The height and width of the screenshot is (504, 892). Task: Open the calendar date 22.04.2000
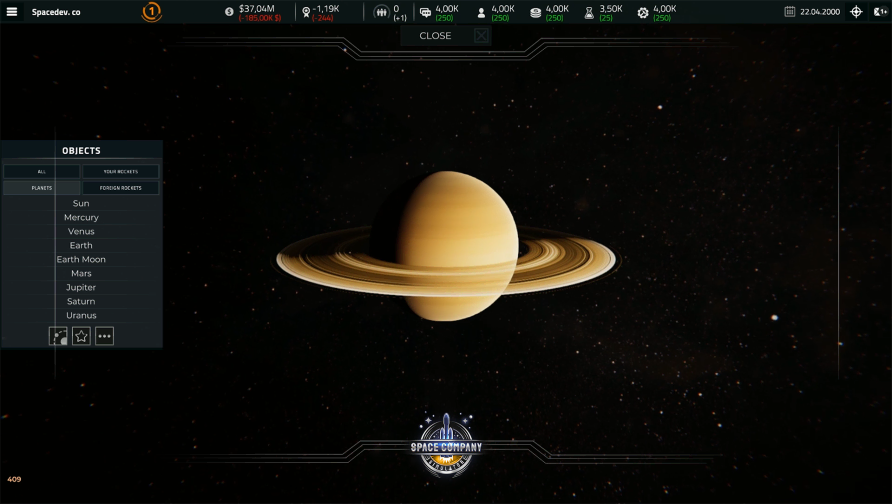tap(812, 12)
